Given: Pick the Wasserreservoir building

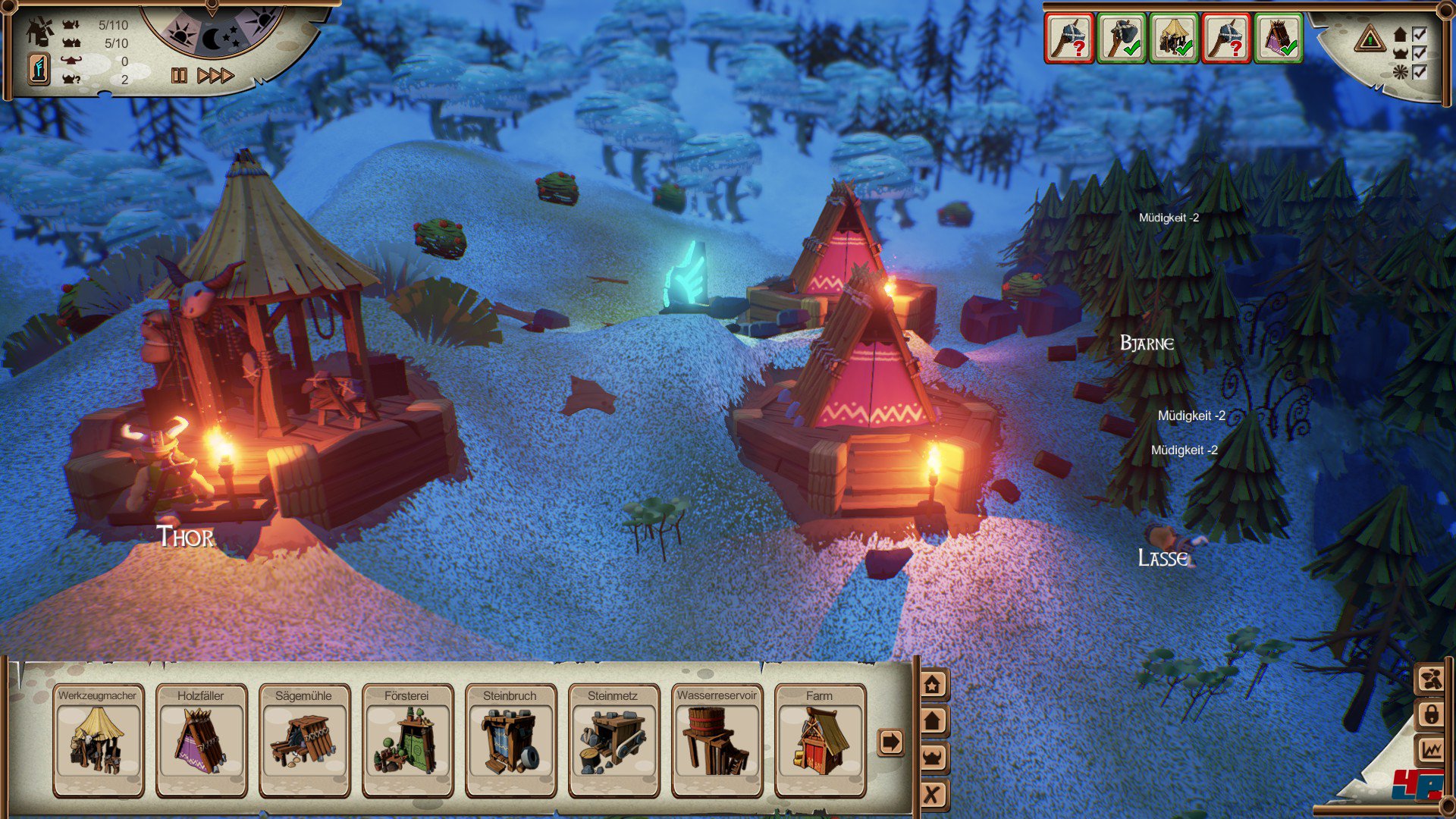Looking at the screenshot, I should click(x=717, y=739).
